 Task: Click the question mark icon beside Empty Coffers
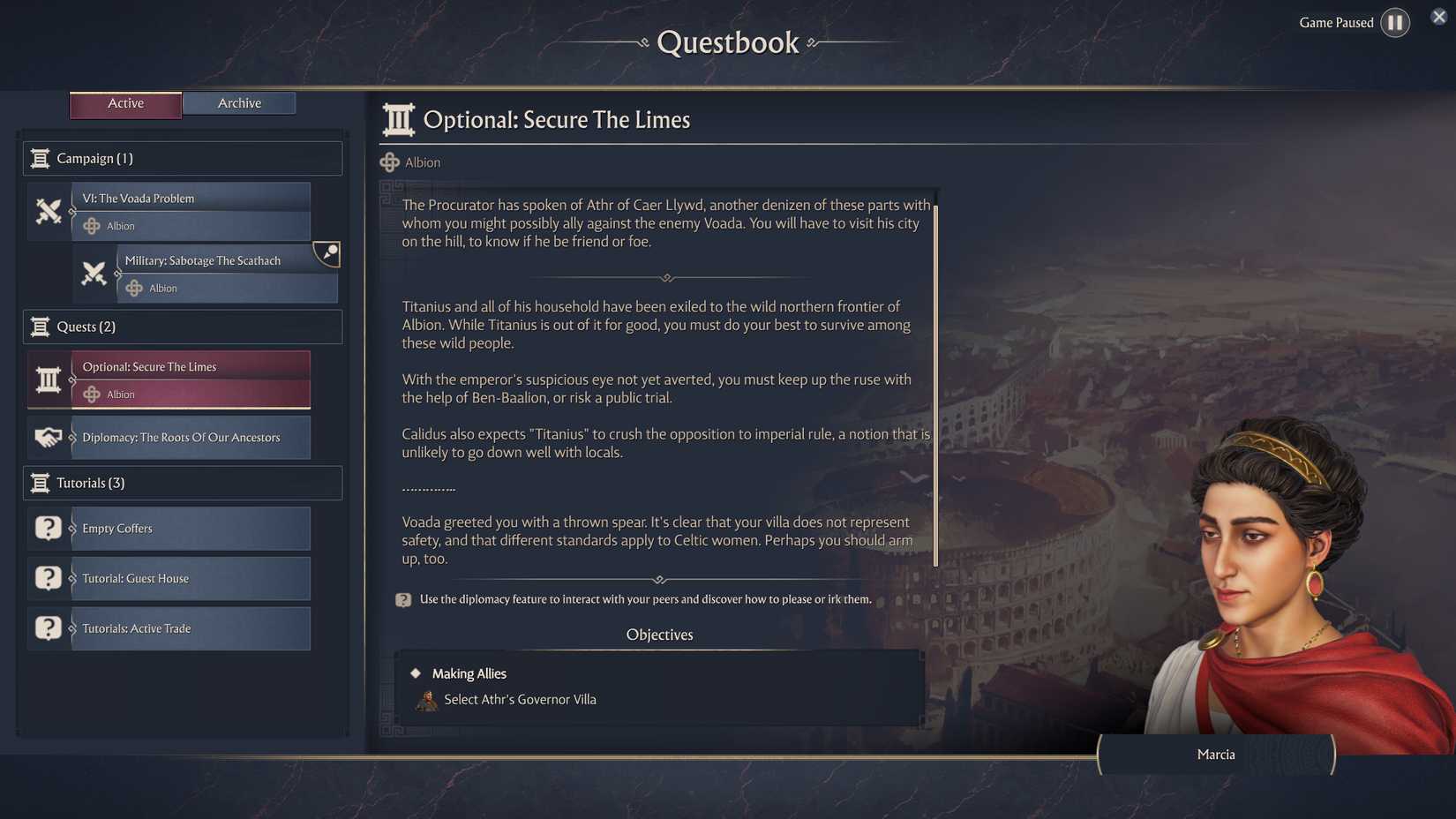(49, 528)
